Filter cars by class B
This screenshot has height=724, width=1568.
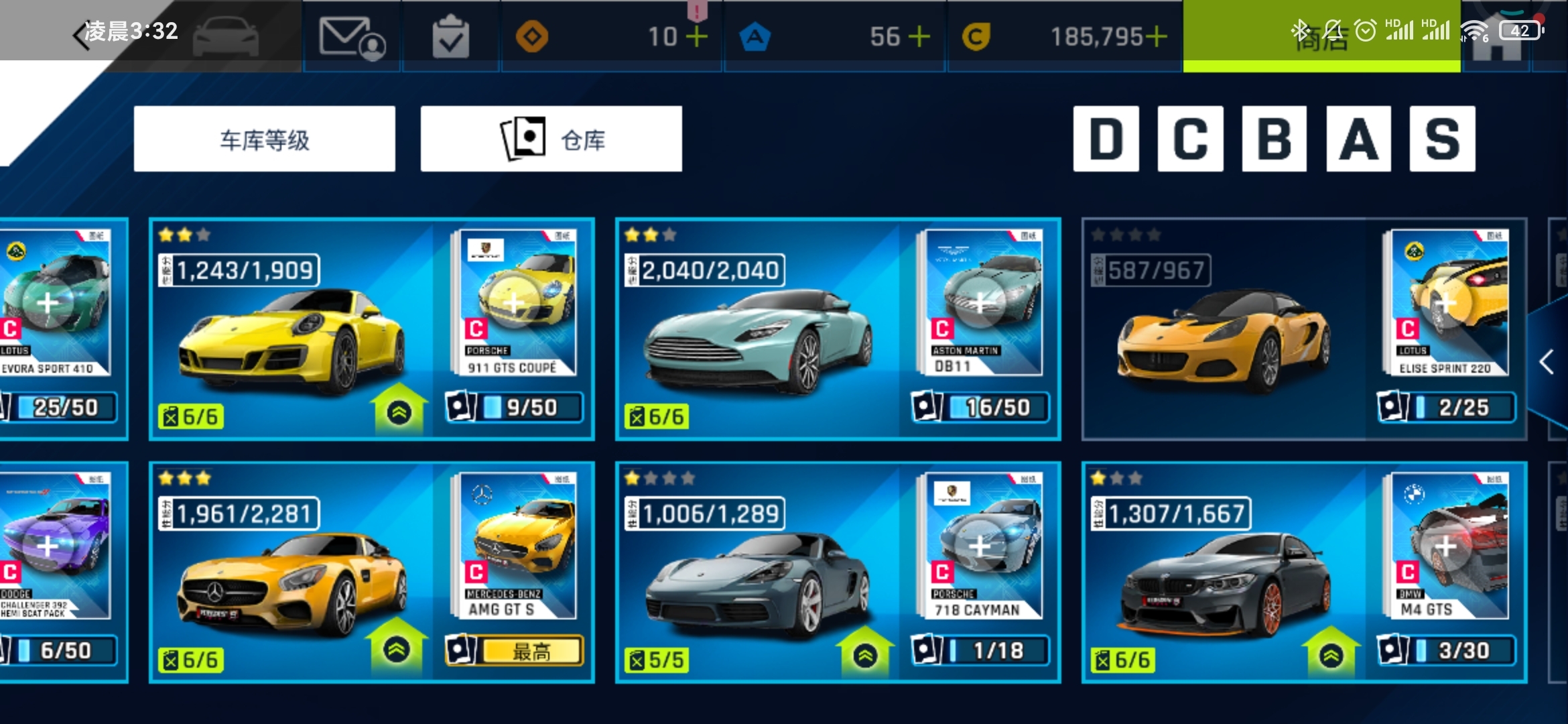(1274, 139)
